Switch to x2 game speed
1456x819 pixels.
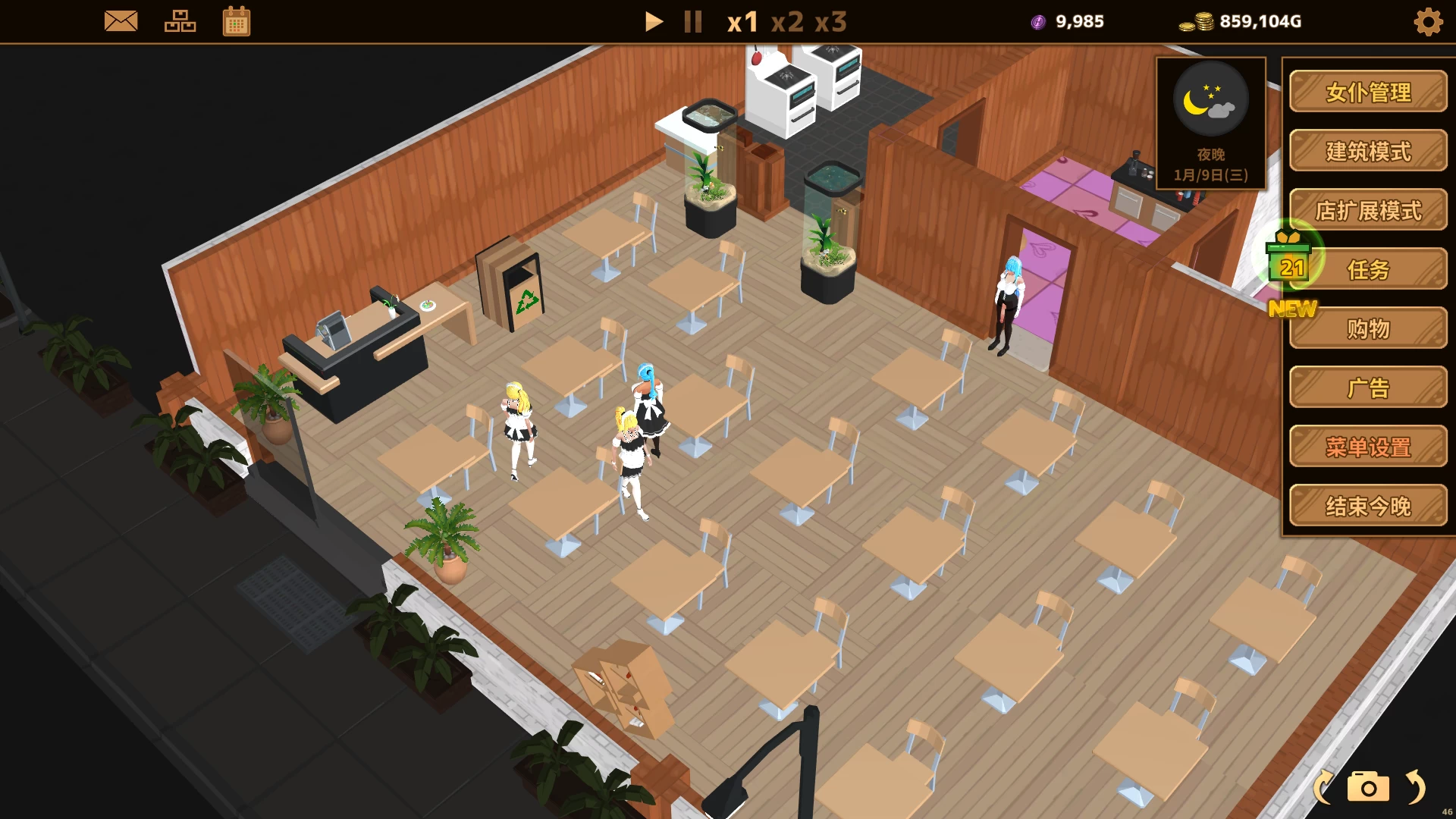click(789, 23)
